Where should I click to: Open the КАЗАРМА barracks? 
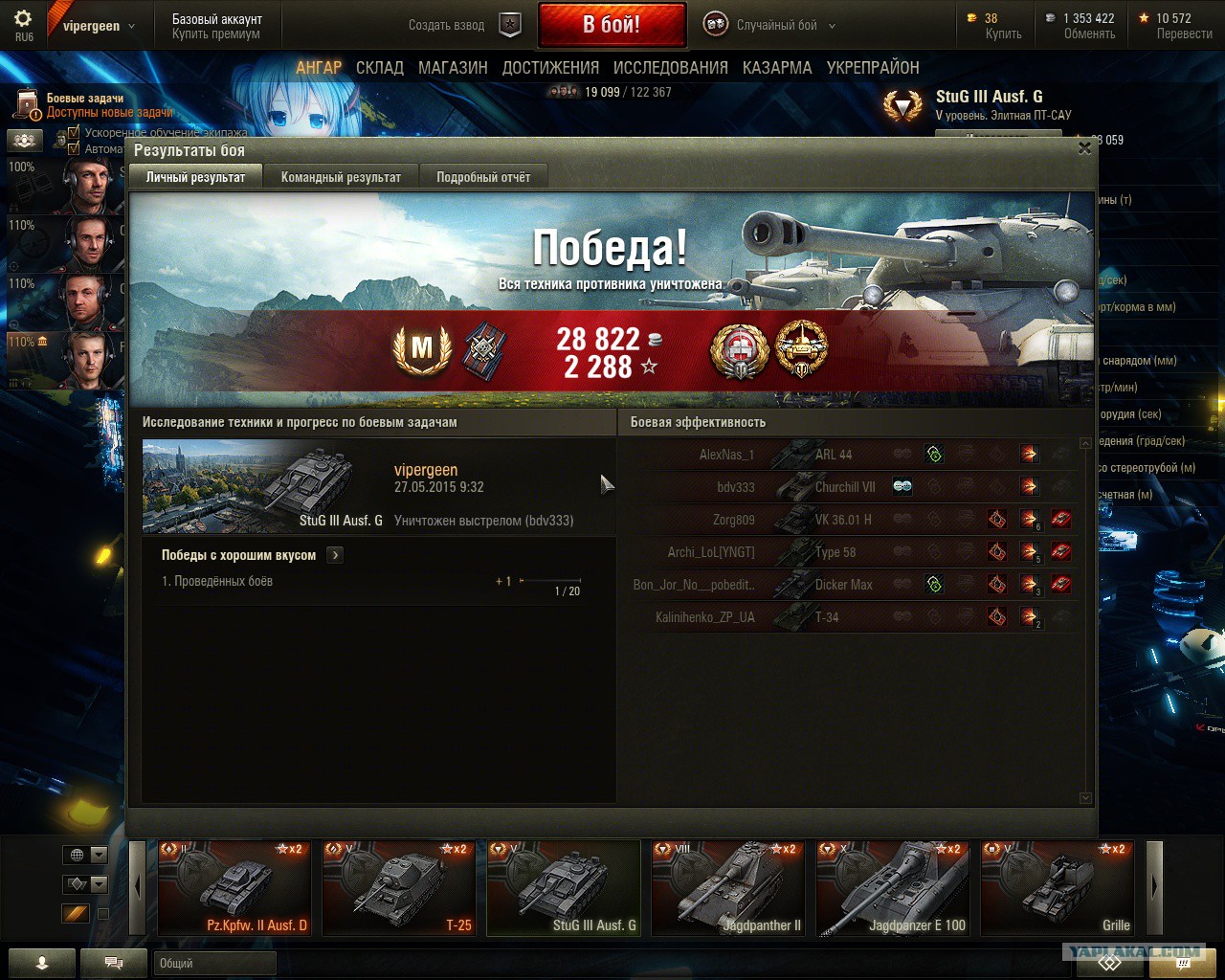click(777, 68)
